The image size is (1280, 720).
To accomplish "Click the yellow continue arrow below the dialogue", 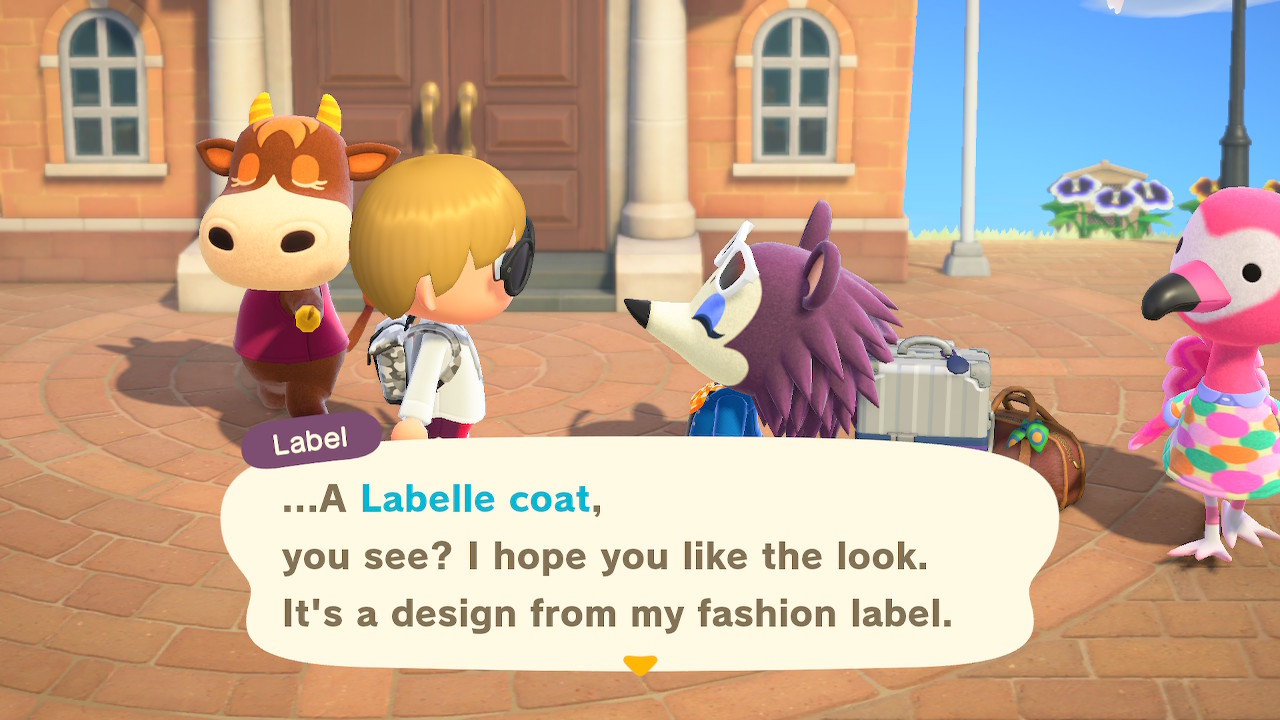I will (638, 659).
